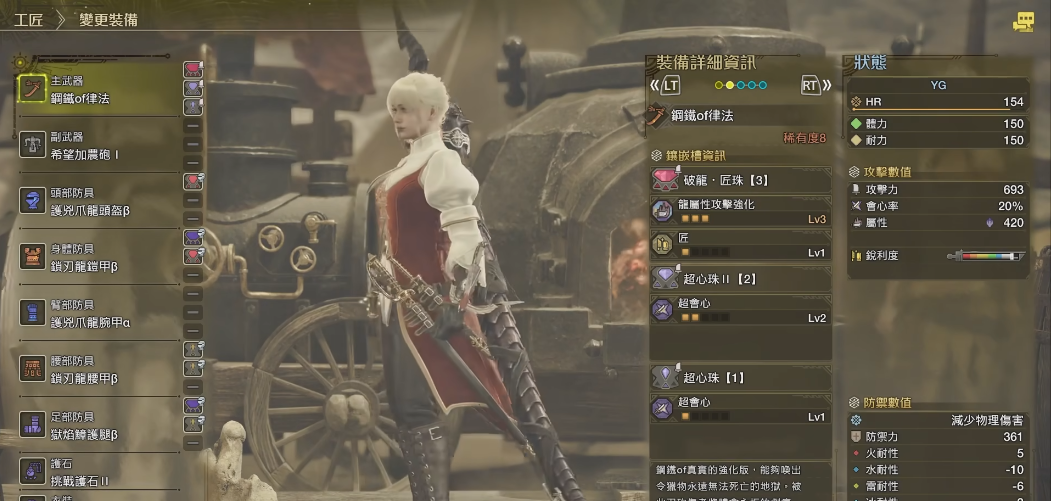The image size is (1051, 501).
Task: Select the secondary weapon 希望加農砲 I slot
Action: tap(98, 146)
